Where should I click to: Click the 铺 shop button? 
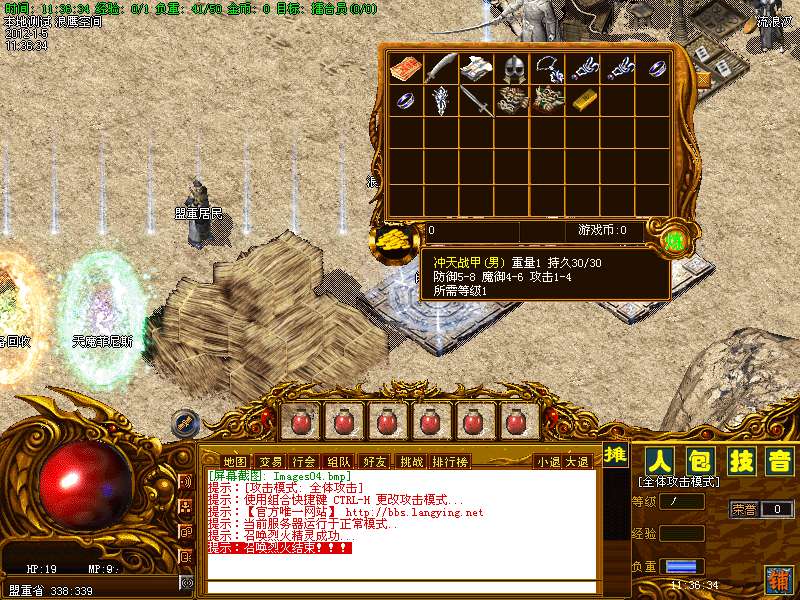point(778,578)
